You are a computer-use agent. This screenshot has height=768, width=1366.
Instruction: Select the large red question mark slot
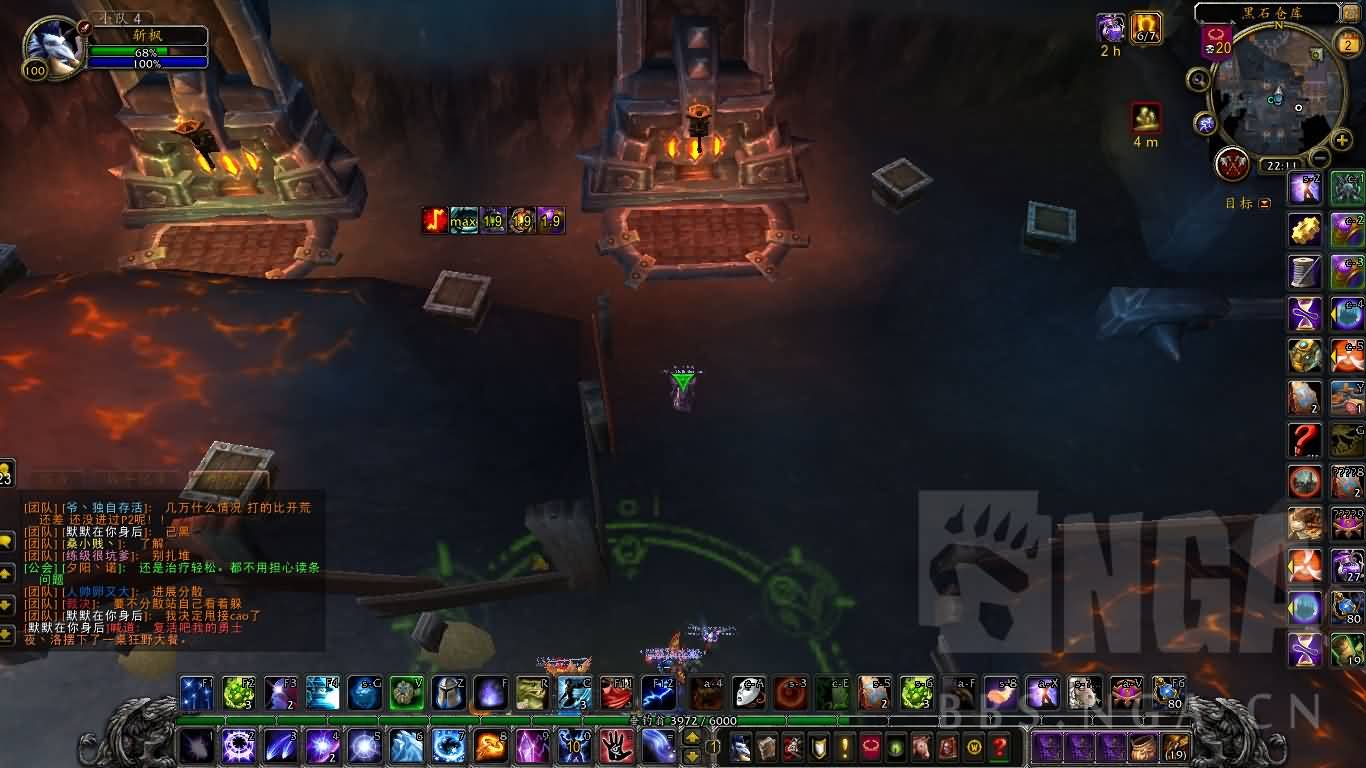click(1304, 439)
